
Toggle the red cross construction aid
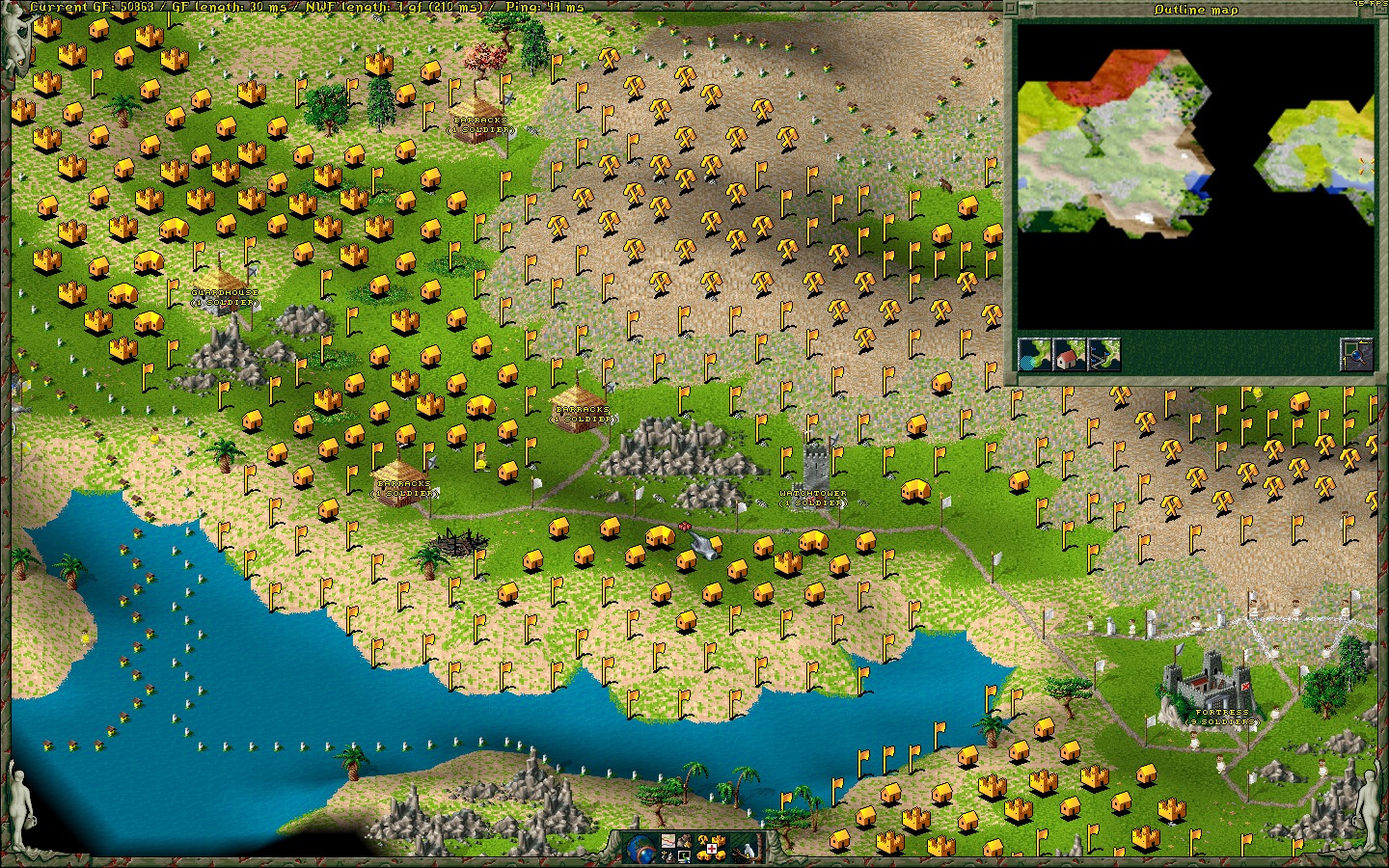pos(712,849)
